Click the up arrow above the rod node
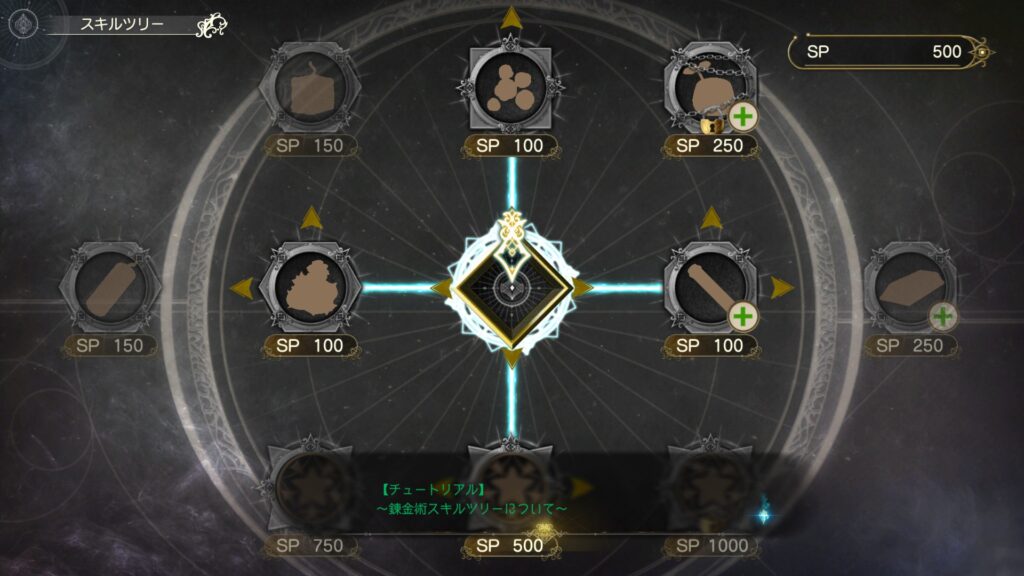Screen dimensions: 1024x576 710,217
